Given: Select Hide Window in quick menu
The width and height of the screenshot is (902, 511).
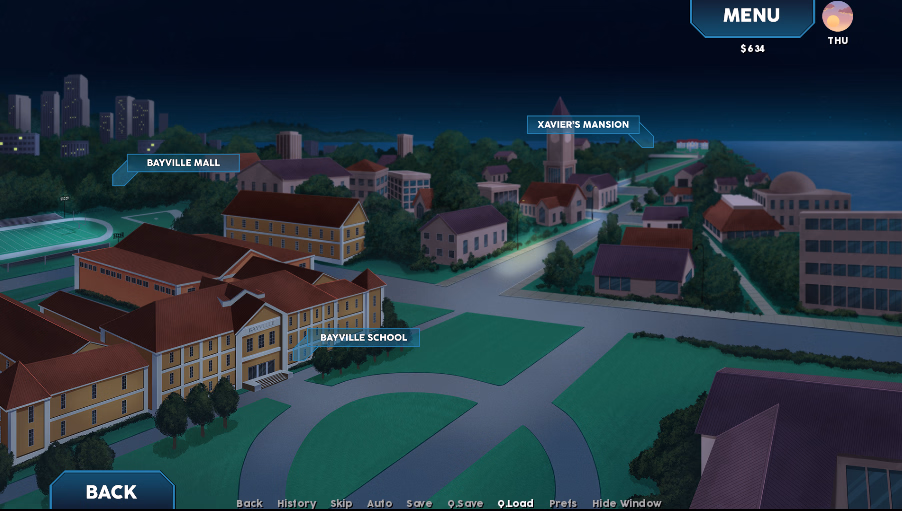Looking at the screenshot, I should (x=626, y=504).
